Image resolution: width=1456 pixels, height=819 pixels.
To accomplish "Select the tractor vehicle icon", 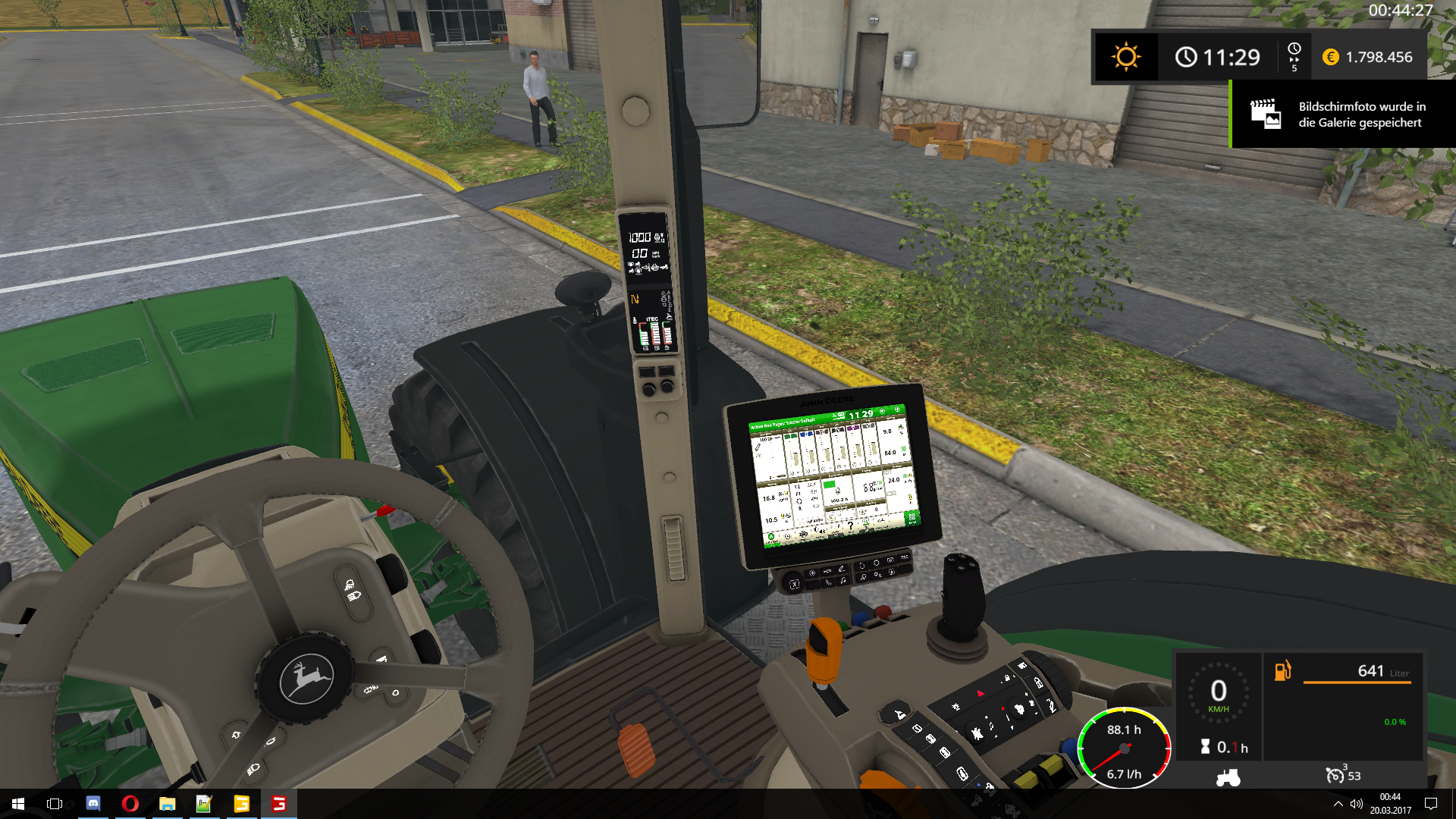I will [1227, 777].
